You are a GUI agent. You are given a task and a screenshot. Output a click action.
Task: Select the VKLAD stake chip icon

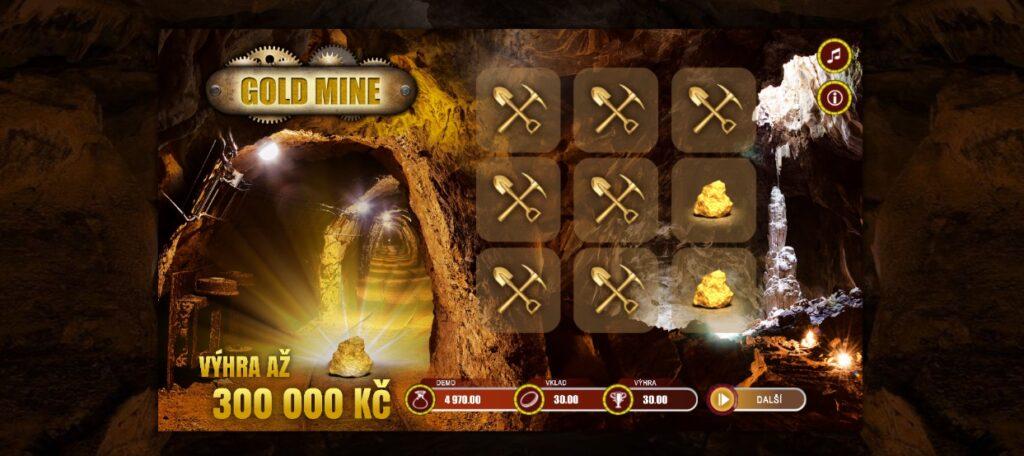point(526,400)
